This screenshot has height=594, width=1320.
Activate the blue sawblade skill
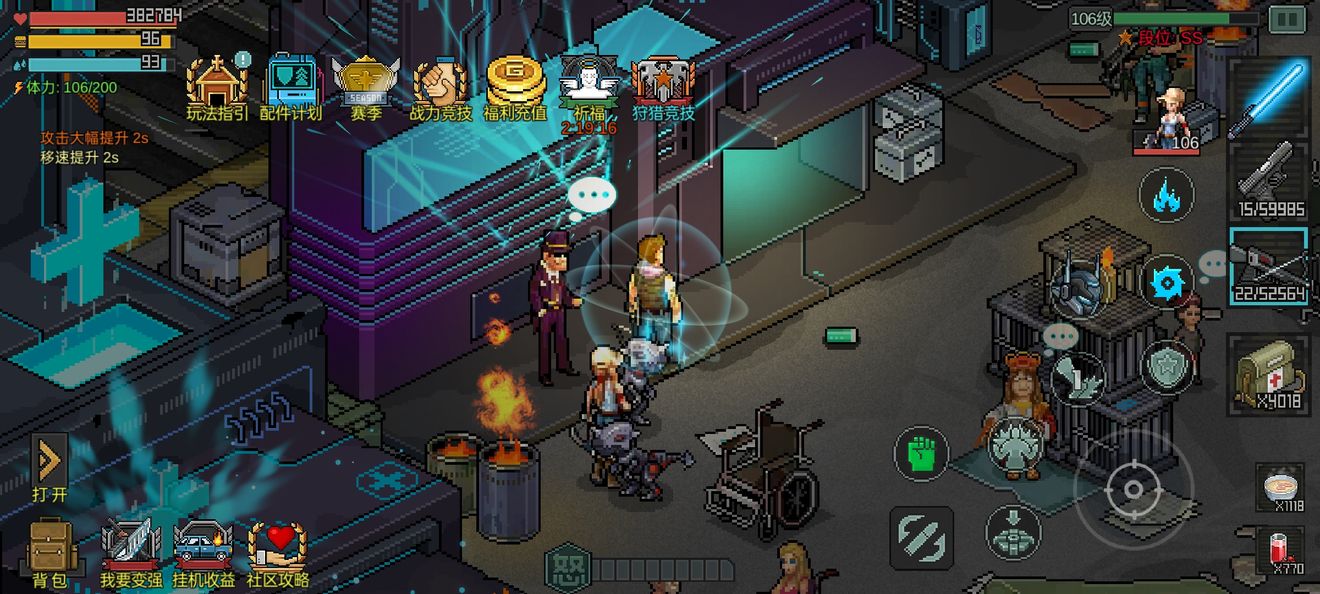(1166, 284)
